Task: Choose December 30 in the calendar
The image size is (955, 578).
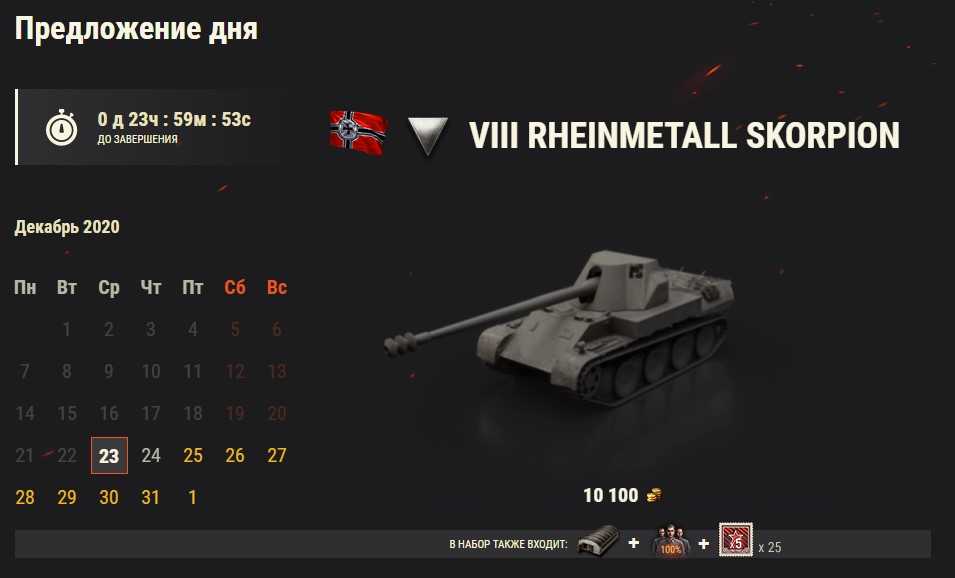Action: tap(109, 497)
